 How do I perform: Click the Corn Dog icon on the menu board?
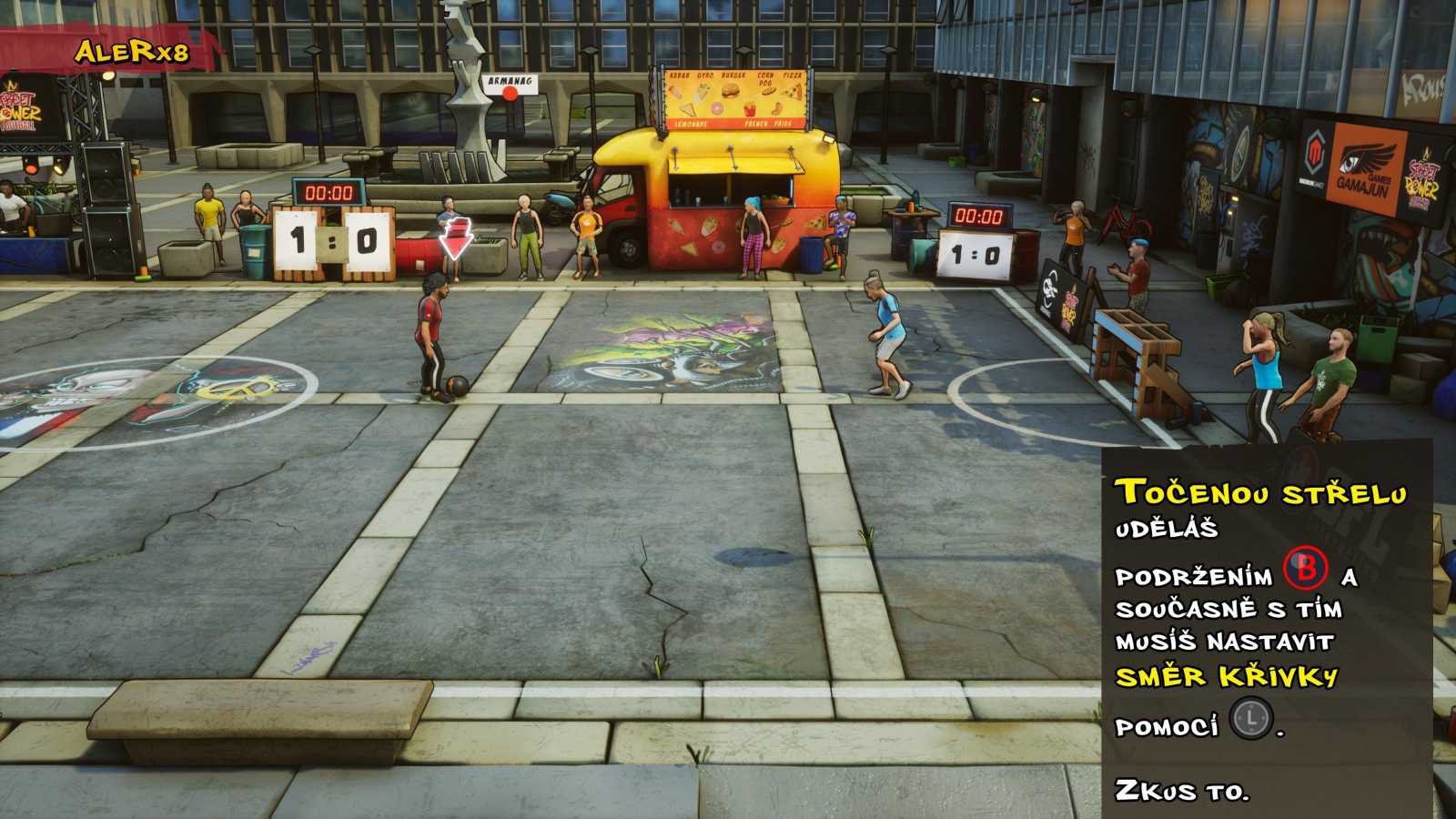click(768, 92)
